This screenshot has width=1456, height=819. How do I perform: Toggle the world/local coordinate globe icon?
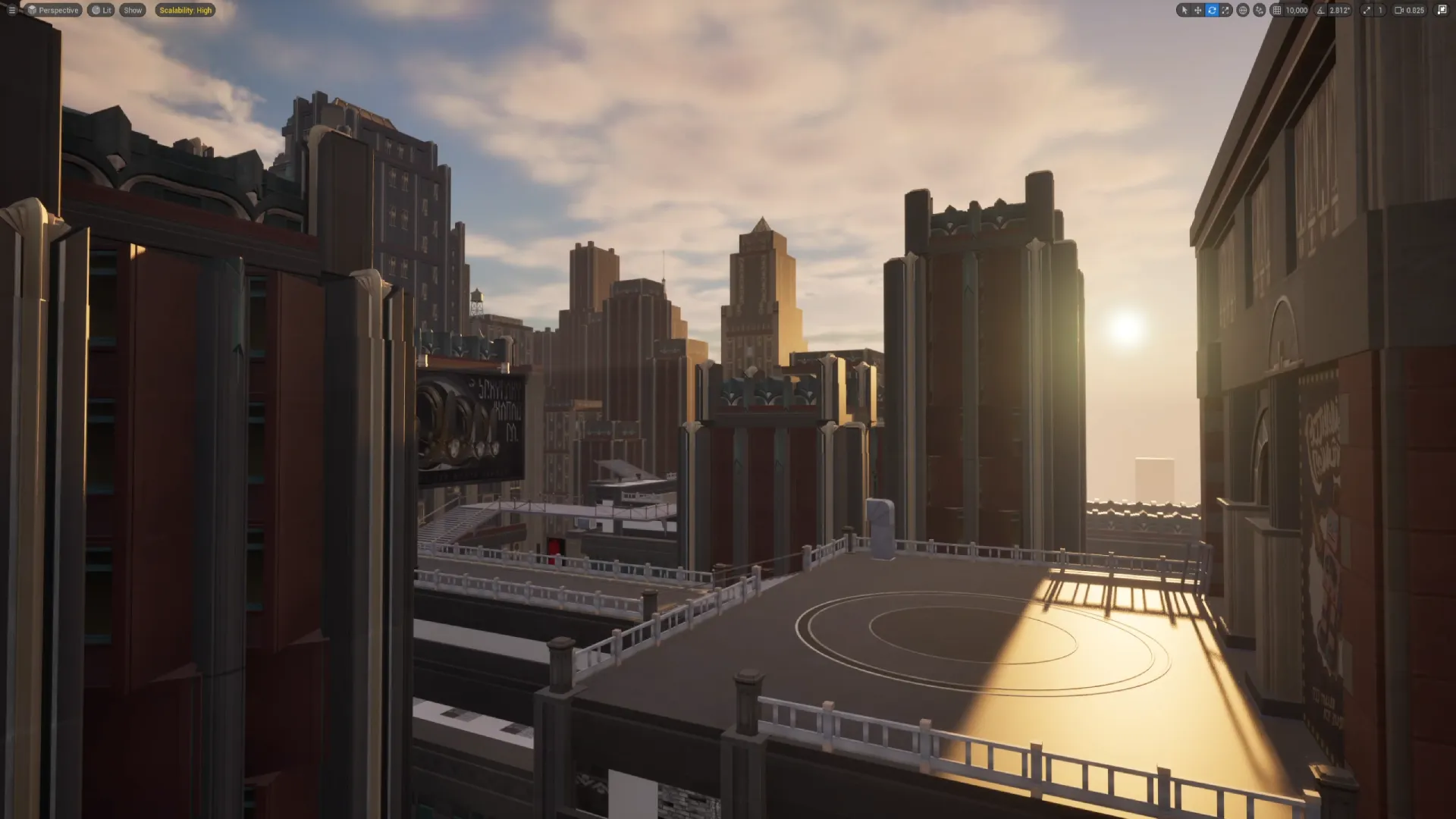click(x=1243, y=11)
